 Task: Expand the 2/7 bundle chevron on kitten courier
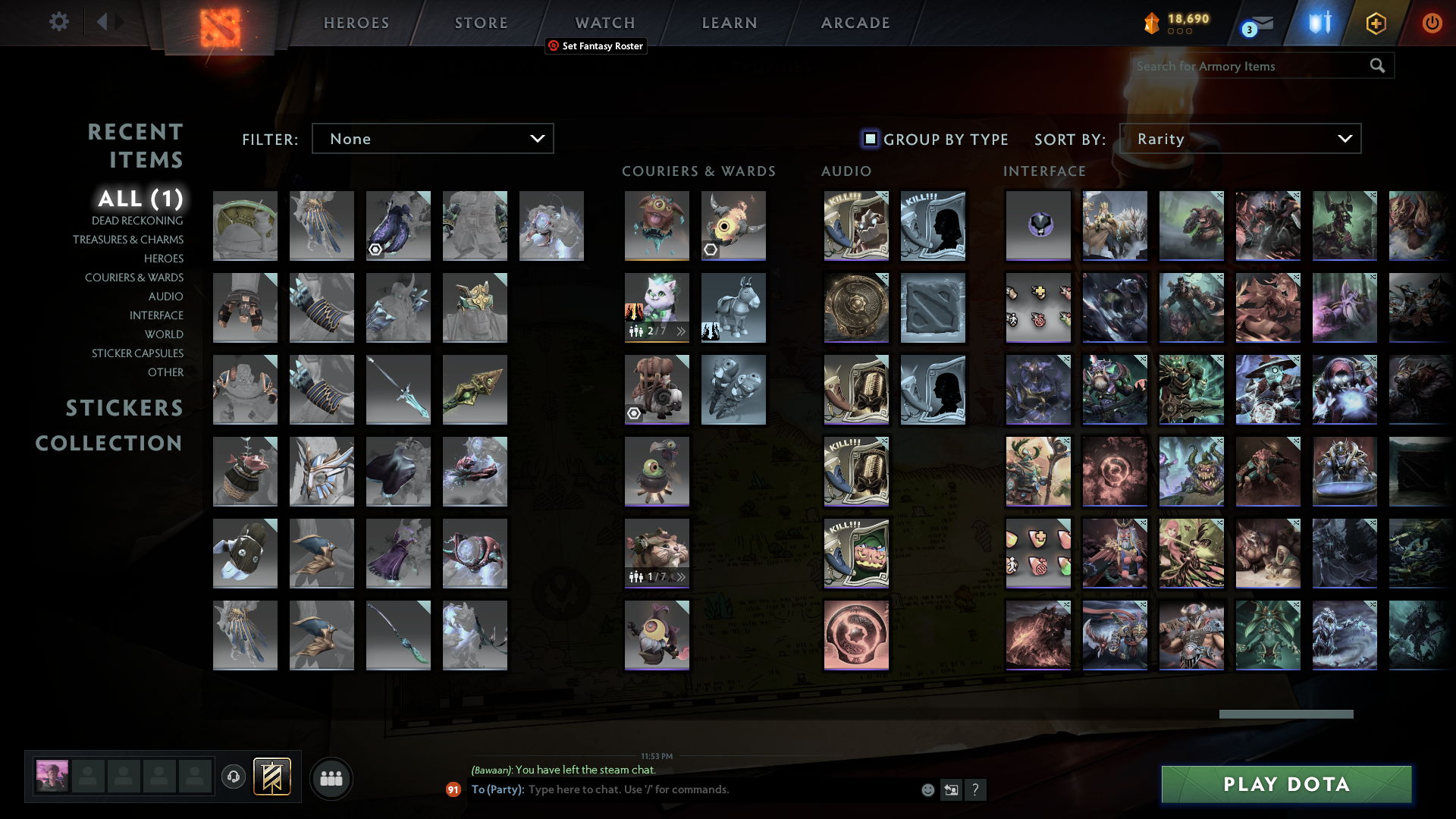click(x=681, y=331)
